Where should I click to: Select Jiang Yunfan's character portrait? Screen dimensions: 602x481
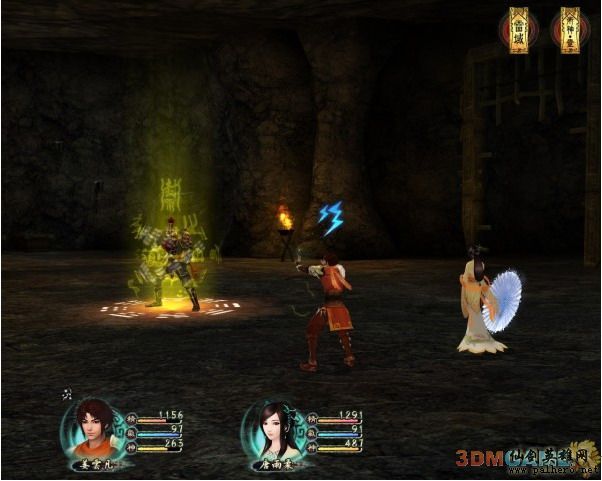coord(93,428)
